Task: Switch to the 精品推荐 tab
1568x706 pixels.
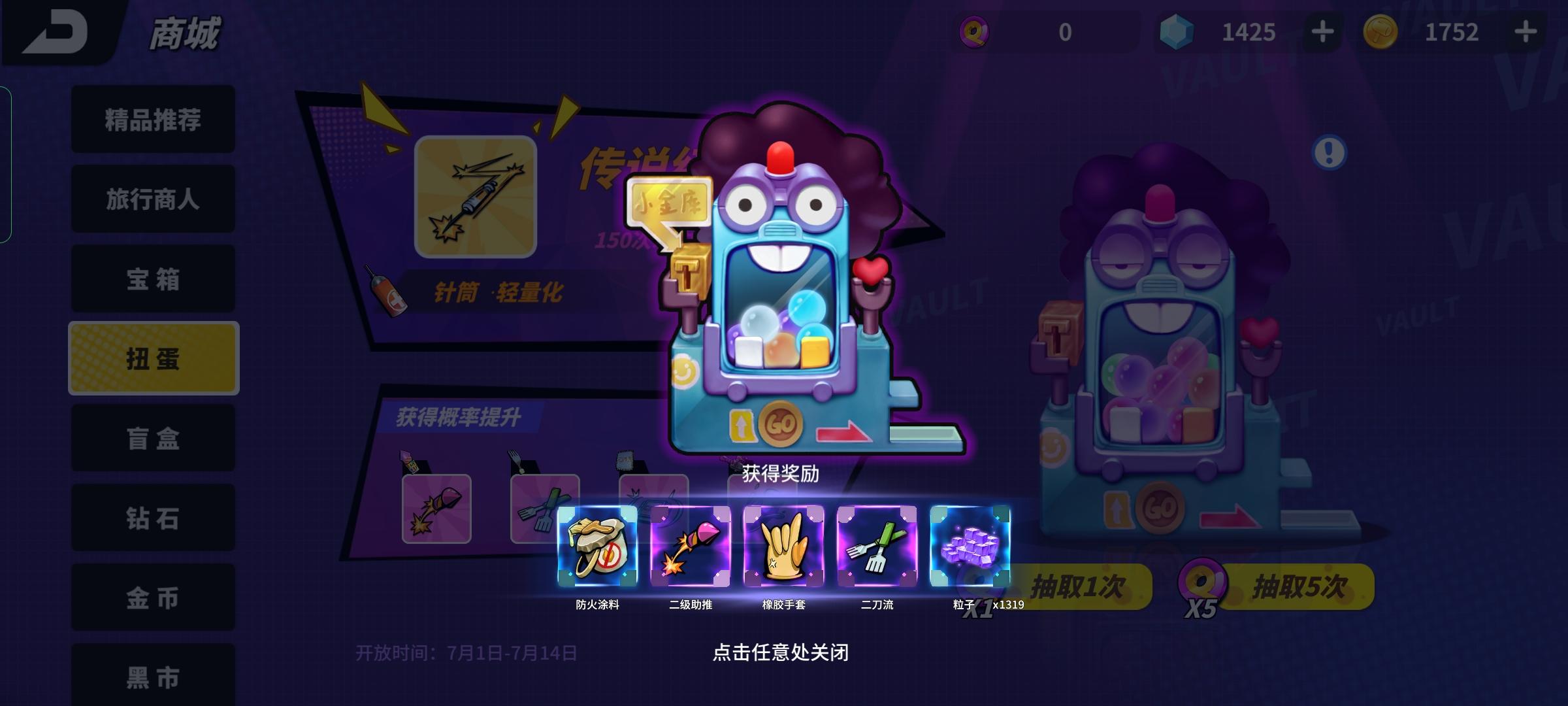Action: click(x=152, y=120)
